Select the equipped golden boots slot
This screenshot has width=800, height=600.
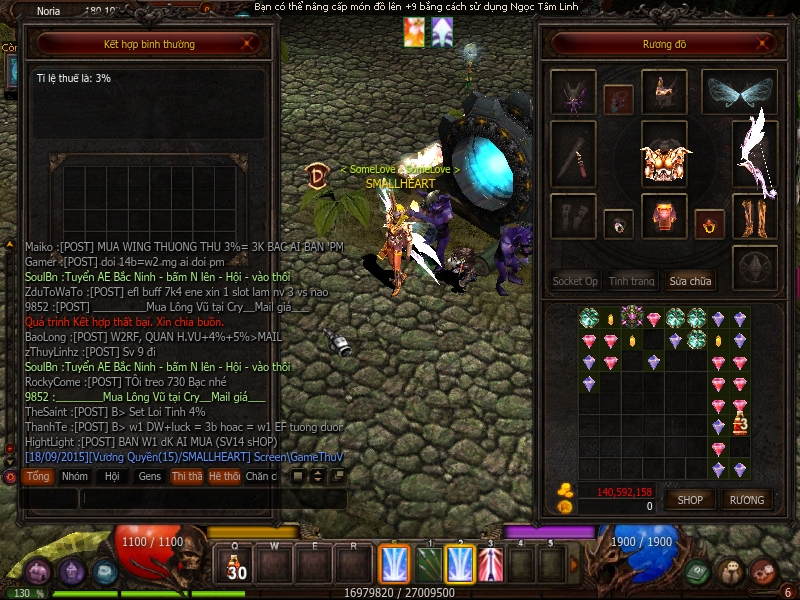[755, 216]
